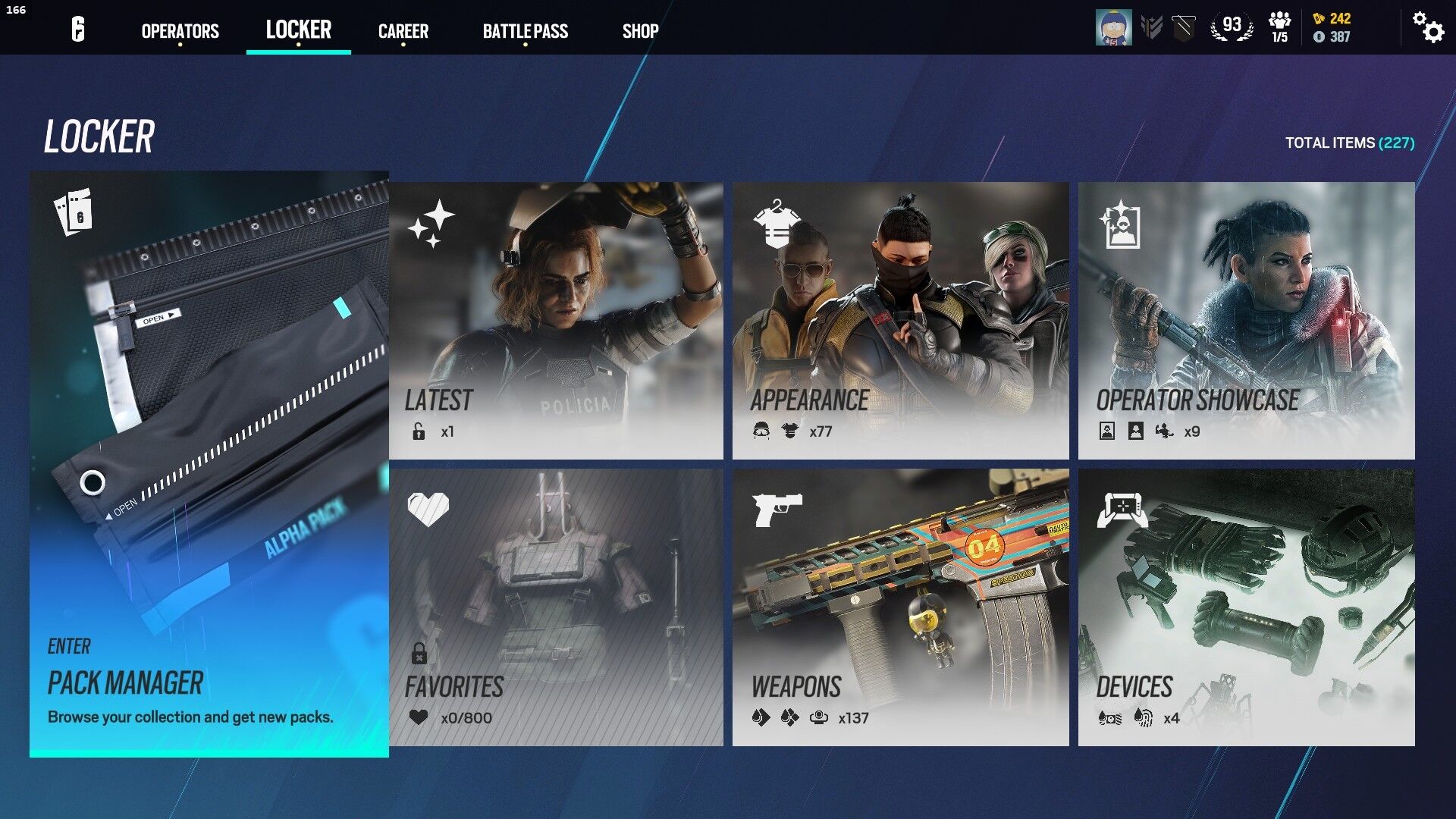This screenshot has width=1456, height=819.
Task: Open the squad party icon
Action: [1279, 27]
